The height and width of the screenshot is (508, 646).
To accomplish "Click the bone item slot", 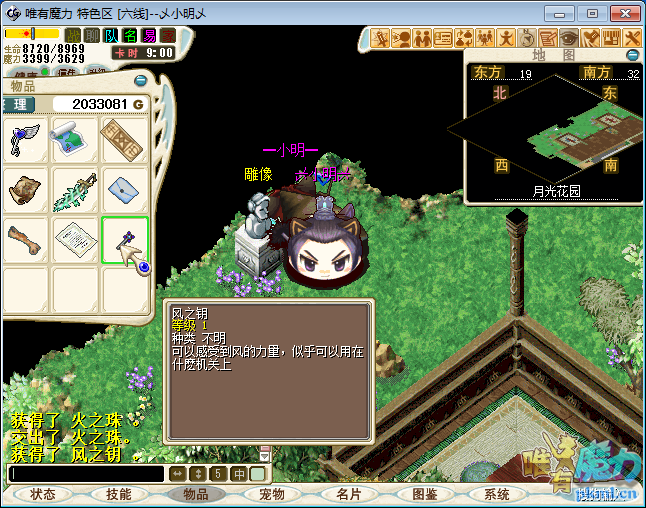I will point(26,240).
